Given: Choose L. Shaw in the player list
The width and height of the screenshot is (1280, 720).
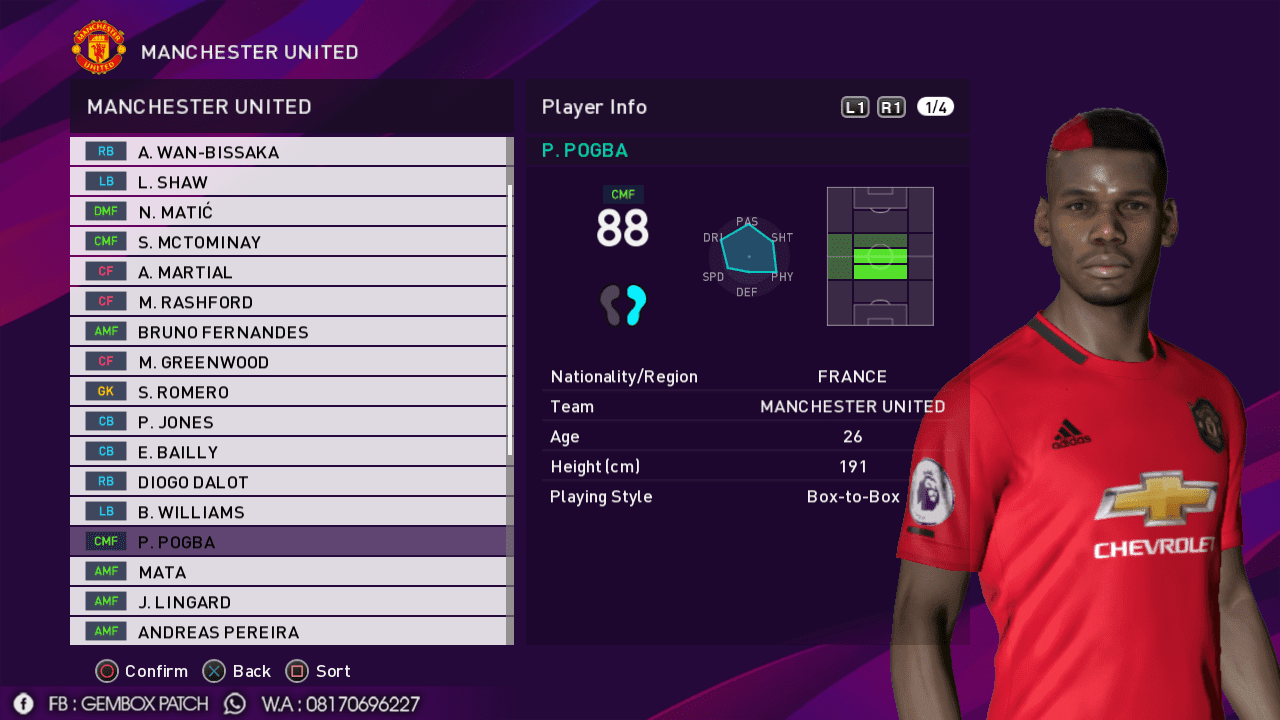Looking at the screenshot, I should pyautogui.click(x=290, y=182).
